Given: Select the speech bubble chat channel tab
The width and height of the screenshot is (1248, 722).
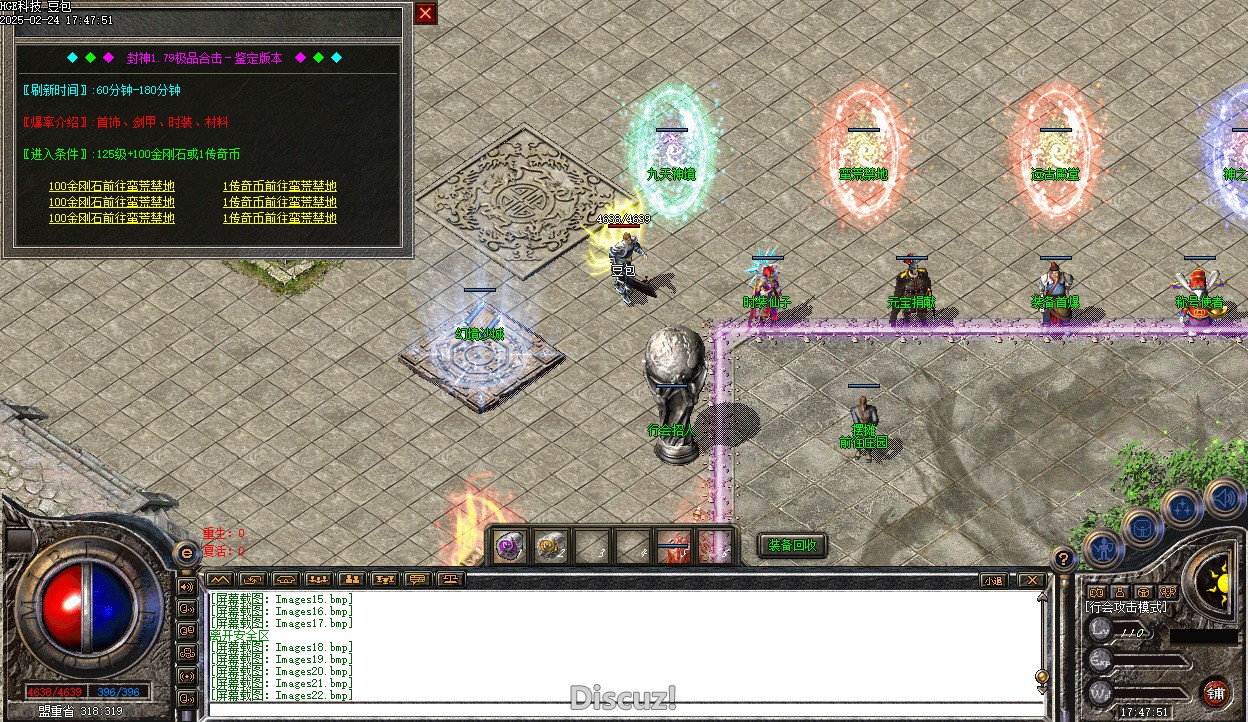Looking at the screenshot, I should [x=418, y=579].
